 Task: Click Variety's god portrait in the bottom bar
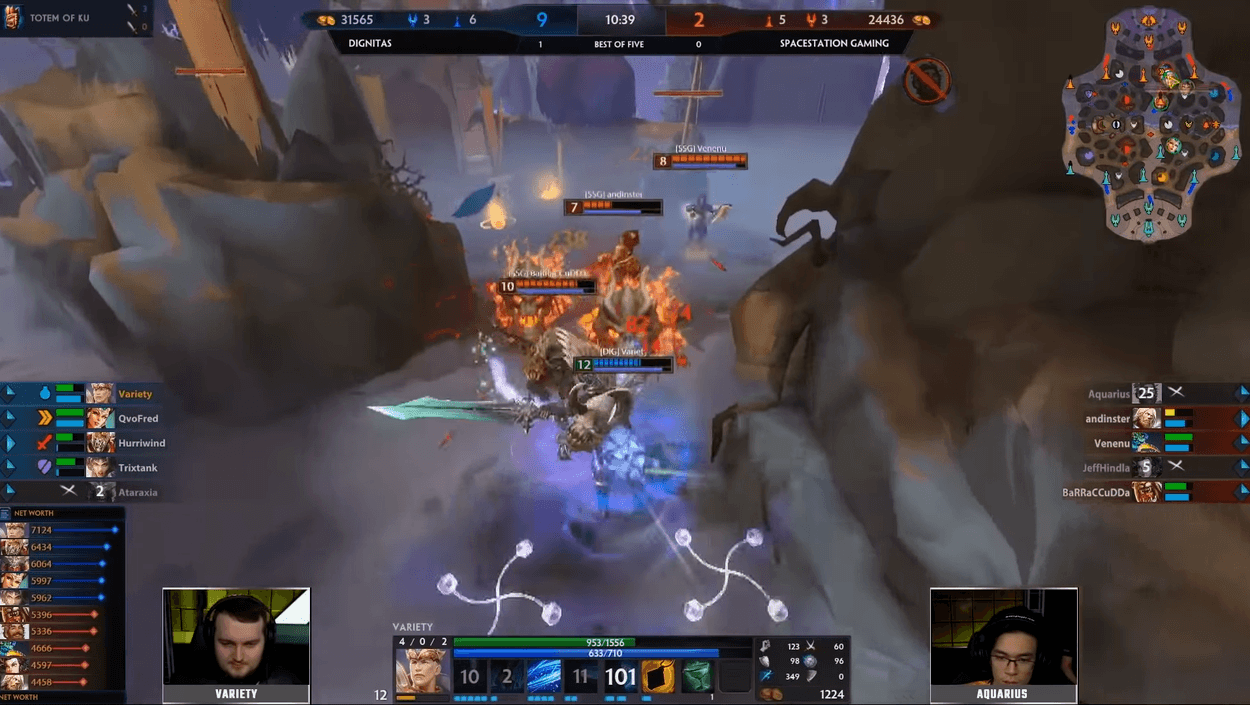coord(421,671)
